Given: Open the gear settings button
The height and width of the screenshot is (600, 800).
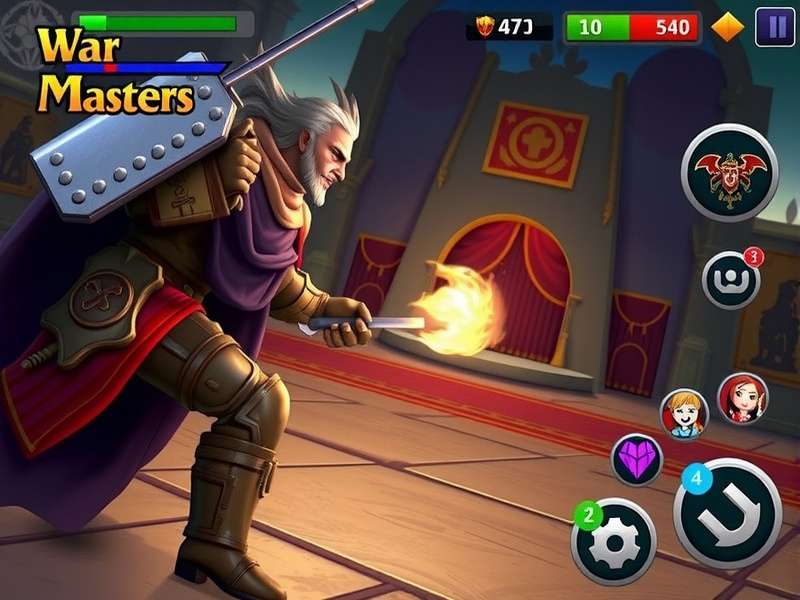Looking at the screenshot, I should point(613,541).
